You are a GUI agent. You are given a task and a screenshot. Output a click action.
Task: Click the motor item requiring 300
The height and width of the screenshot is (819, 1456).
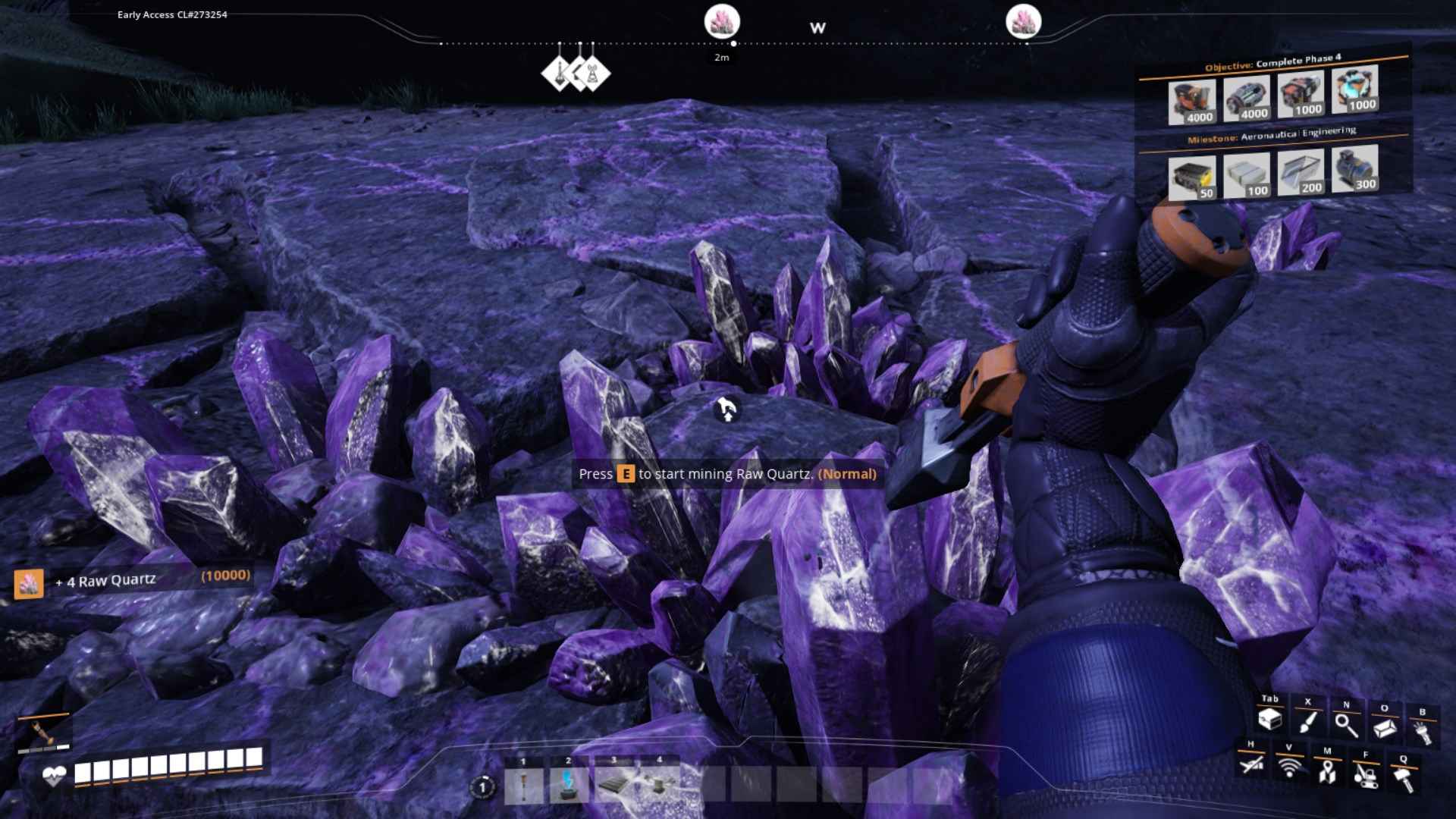click(1354, 168)
